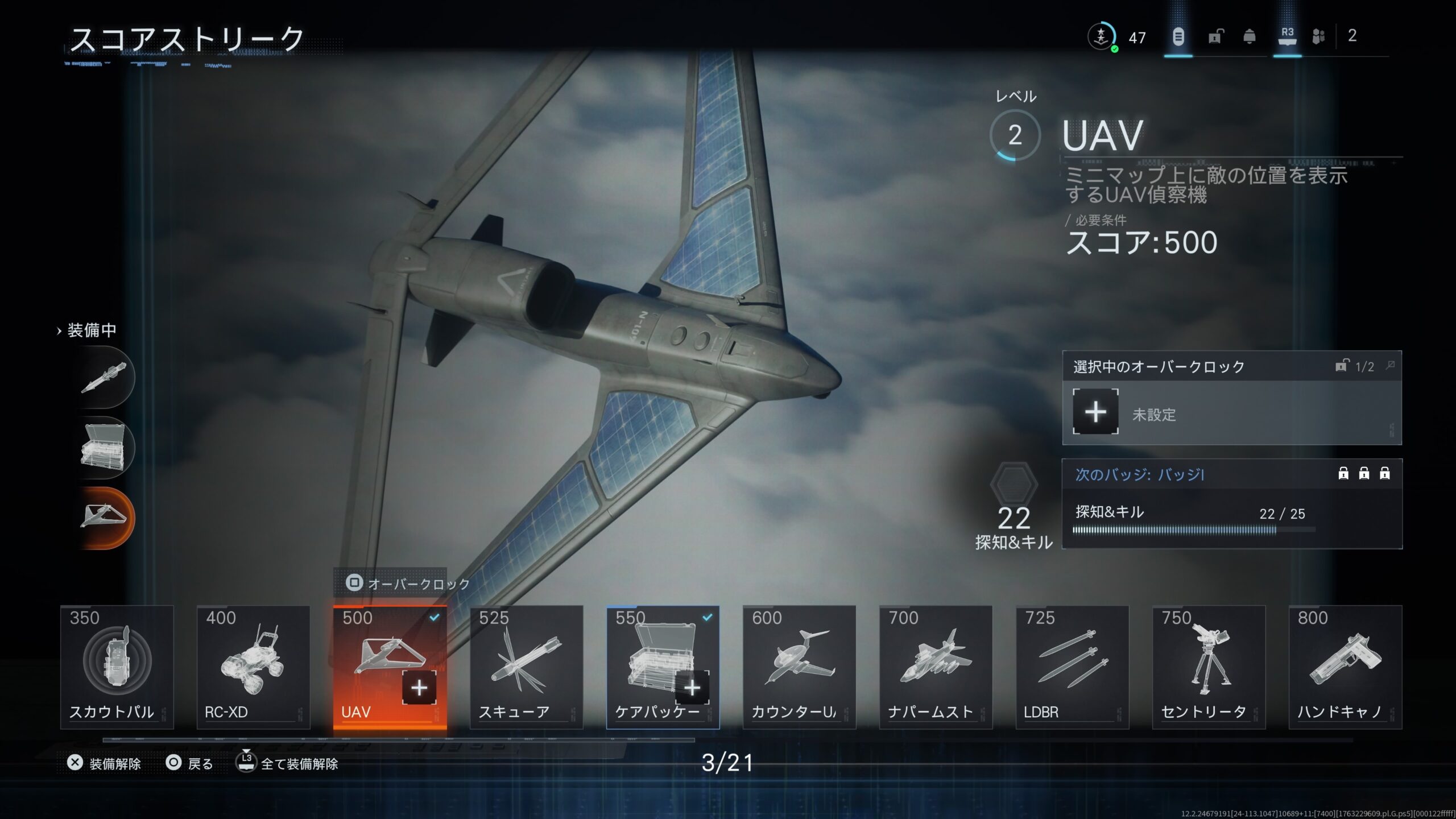Screen dimensions: 1456x819
Task: Select the equipped UAV slot icon
Action: pyautogui.click(x=105, y=518)
